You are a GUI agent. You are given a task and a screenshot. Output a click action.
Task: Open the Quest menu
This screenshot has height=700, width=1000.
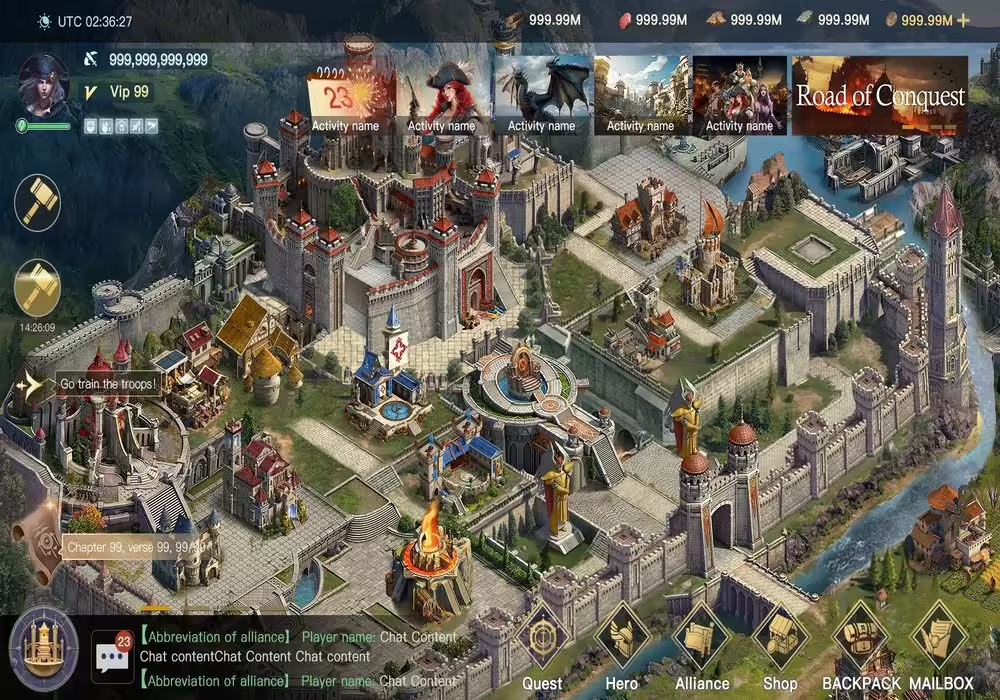coord(543,638)
